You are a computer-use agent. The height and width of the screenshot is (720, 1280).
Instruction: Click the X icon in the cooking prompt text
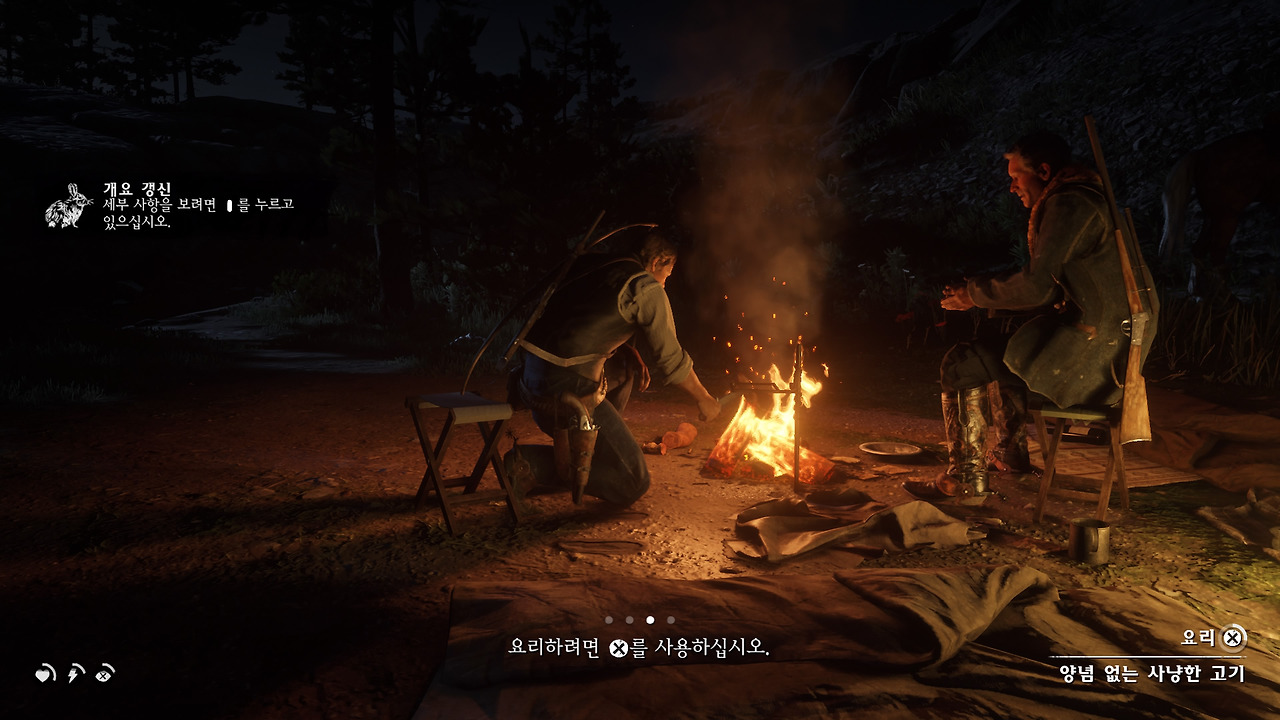(x=618, y=648)
